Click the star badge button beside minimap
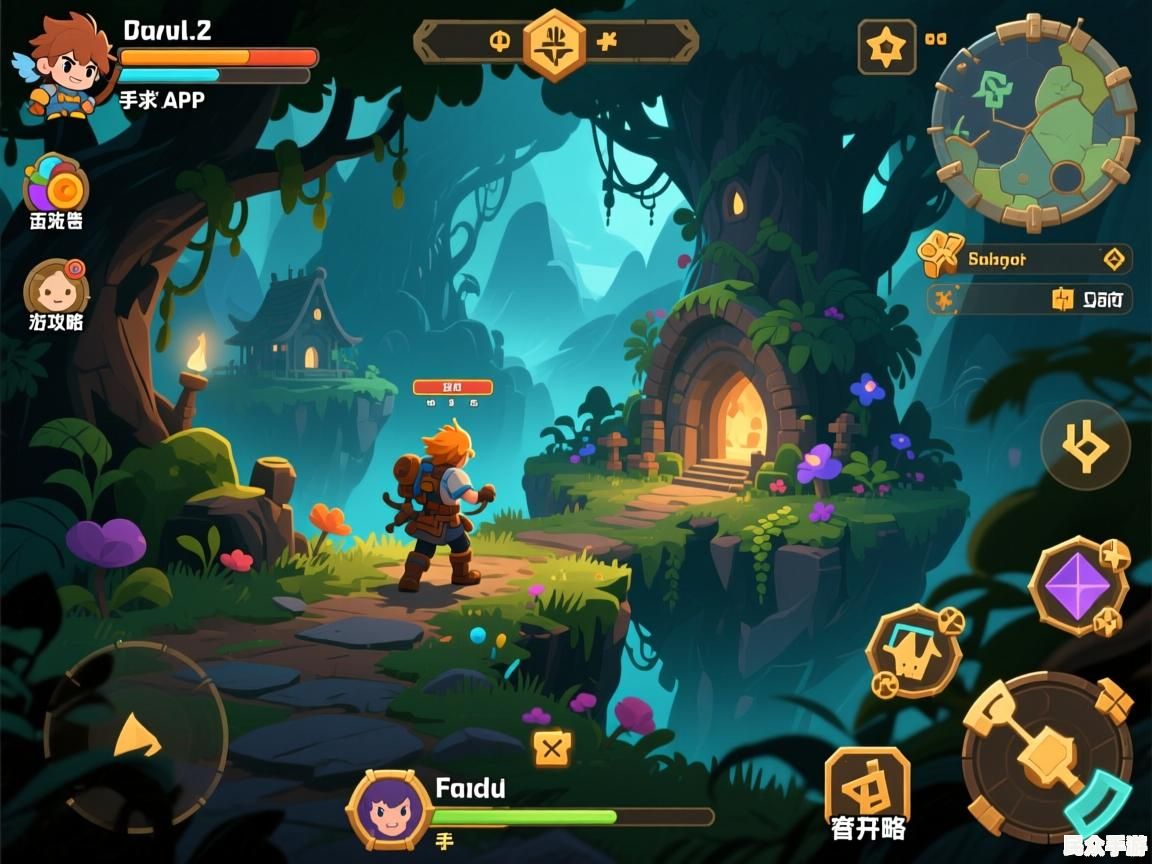This screenshot has width=1152, height=864. (886, 47)
